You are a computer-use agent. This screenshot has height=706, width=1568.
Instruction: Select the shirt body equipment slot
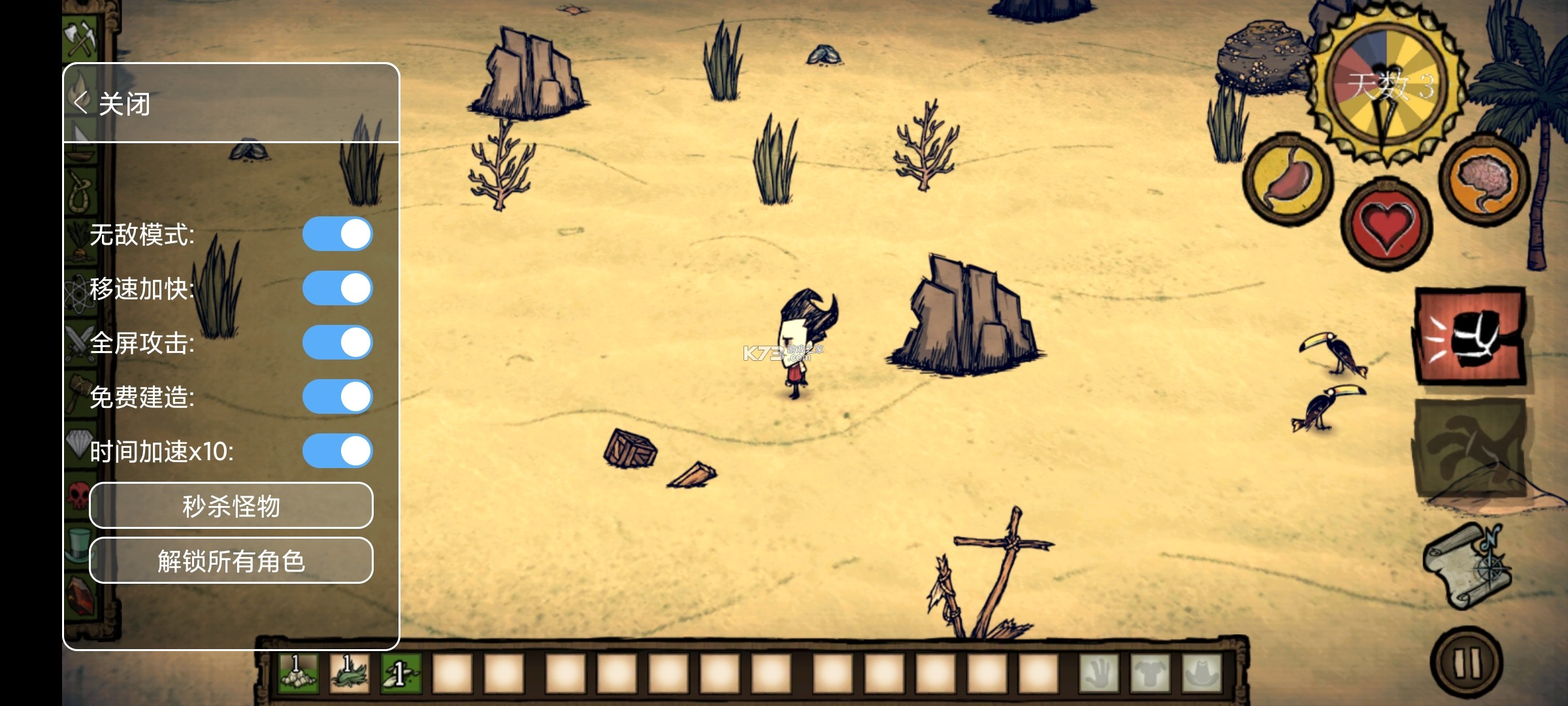click(x=1150, y=673)
